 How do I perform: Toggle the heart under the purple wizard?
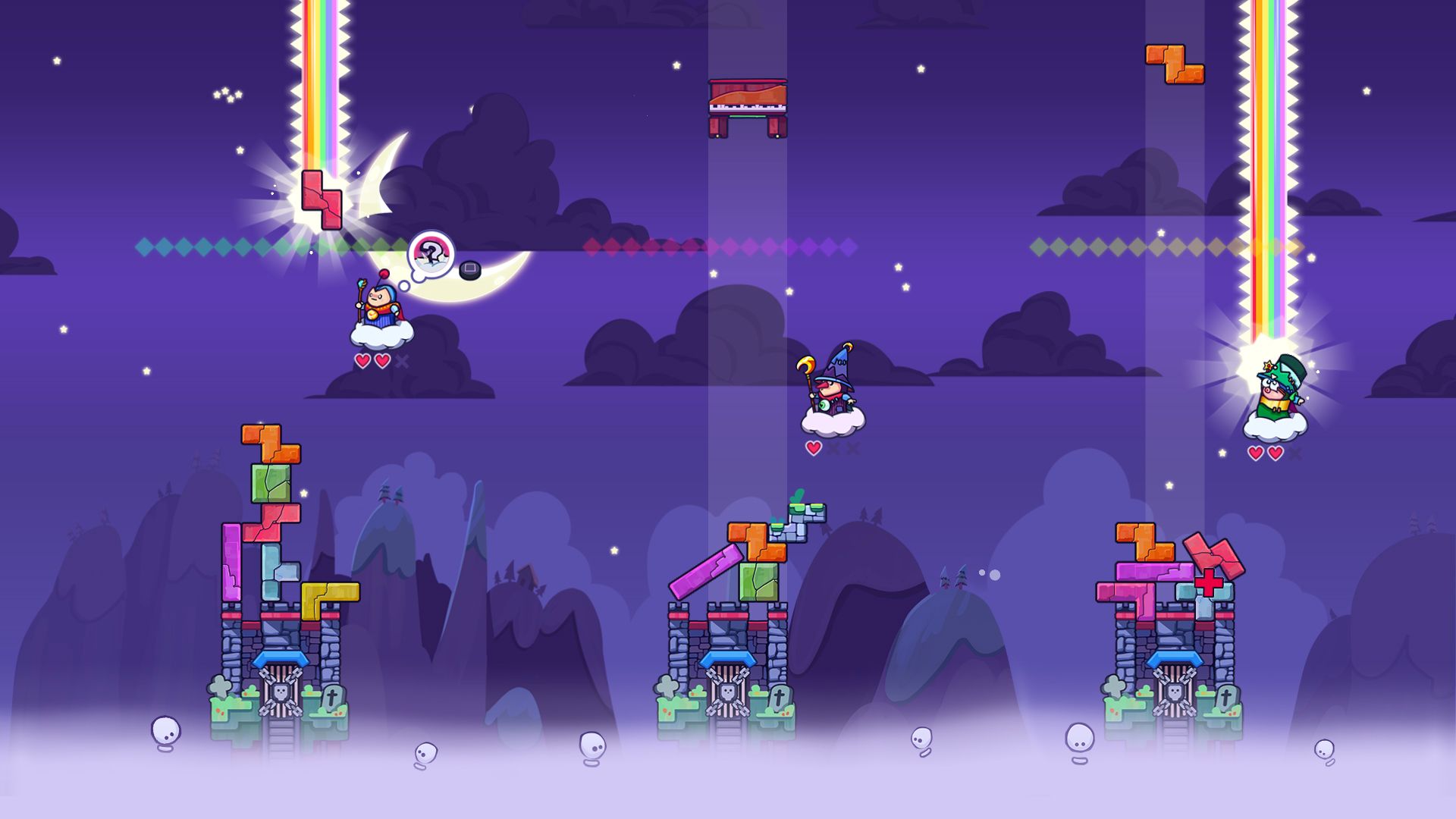[x=812, y=448]
